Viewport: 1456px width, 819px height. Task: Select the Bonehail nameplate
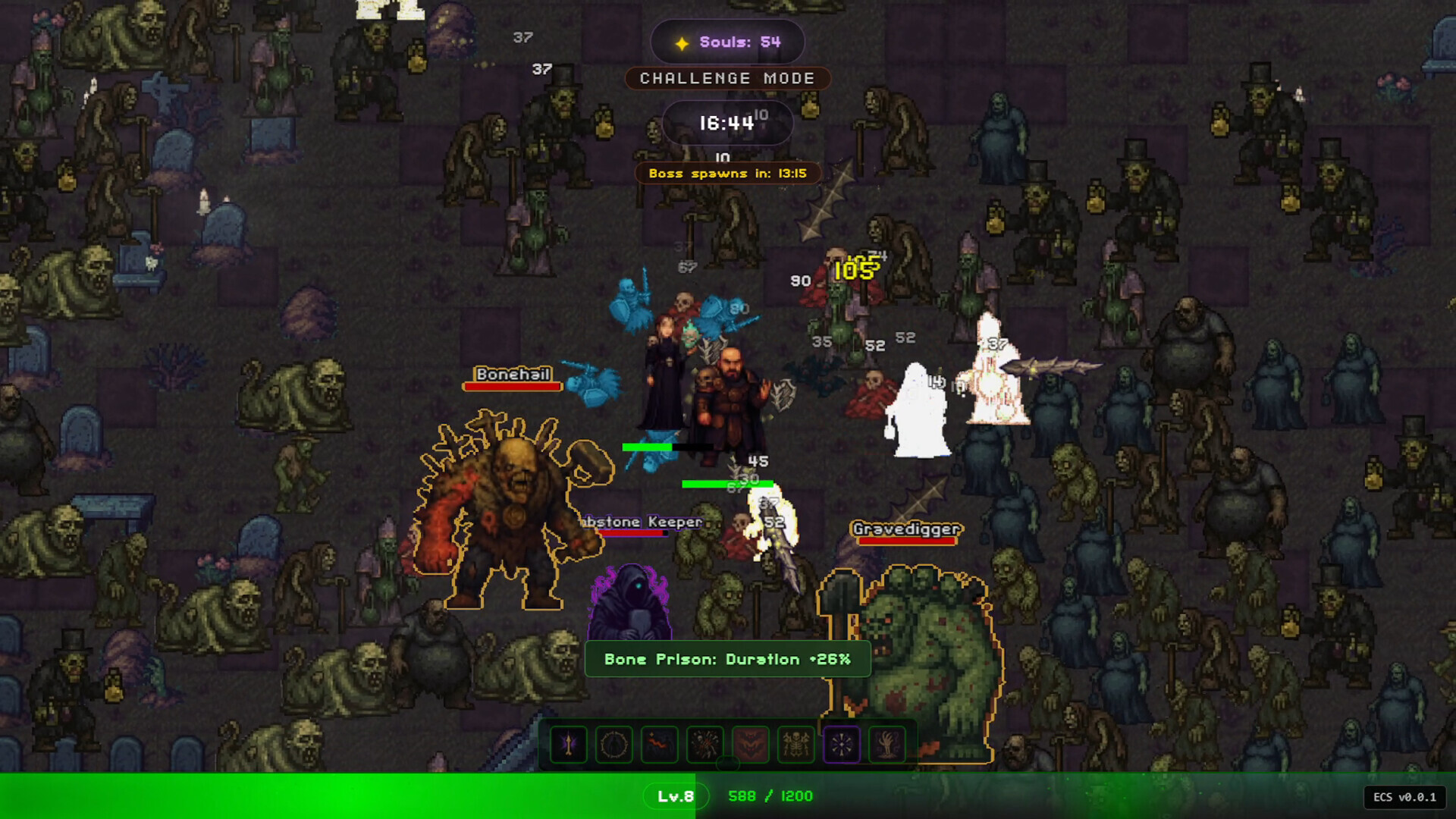(513, 375)
